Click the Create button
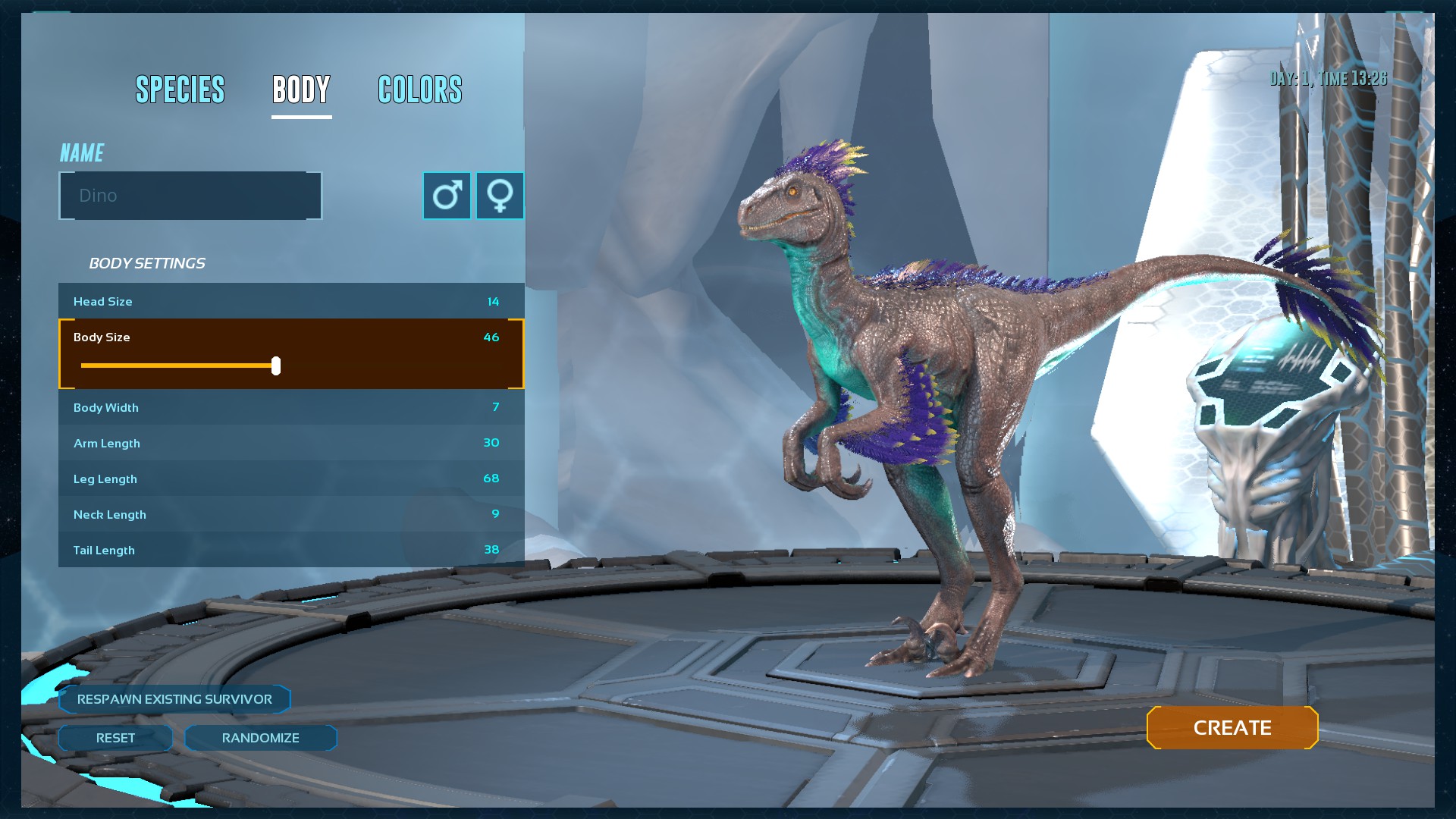Screen dimensions: 1456x819 click(x=1232, y=727)
